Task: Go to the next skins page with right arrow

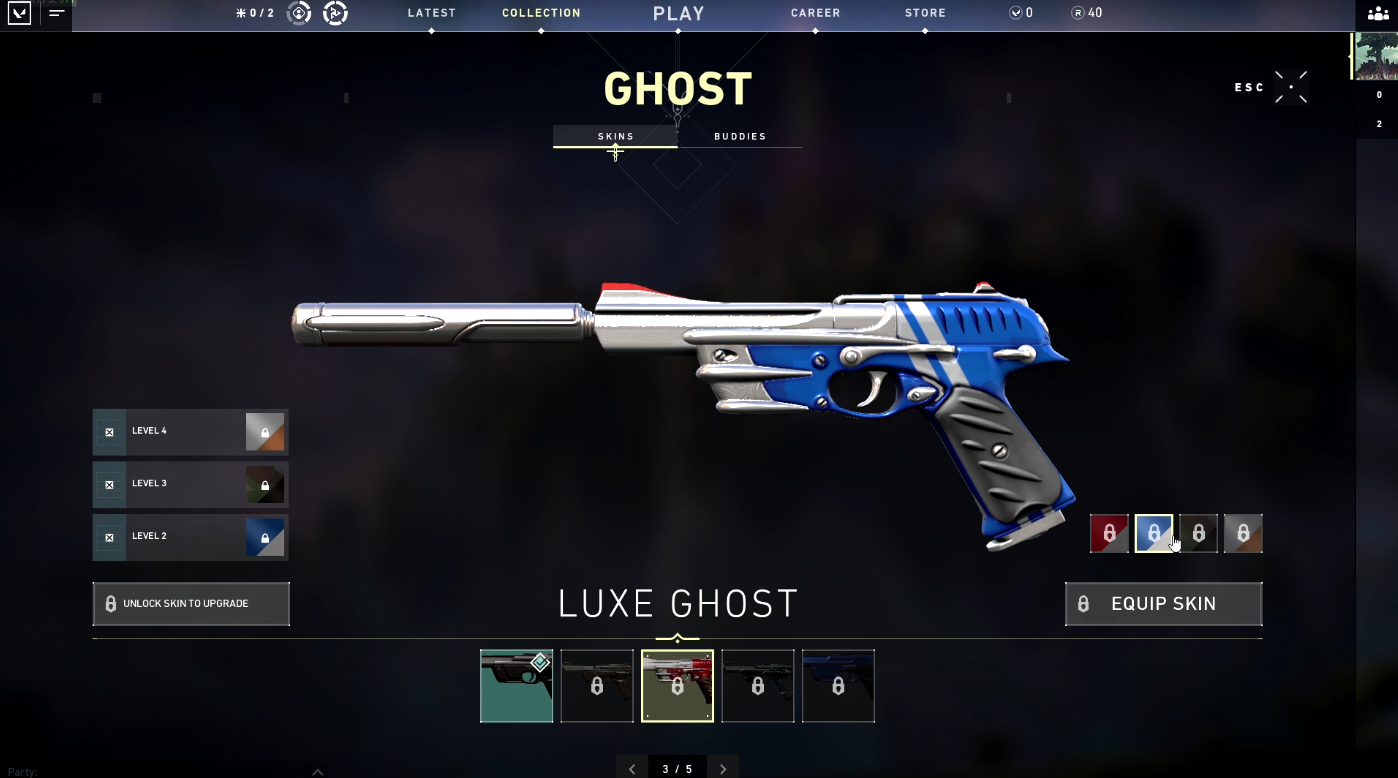Action: point(723,767)
